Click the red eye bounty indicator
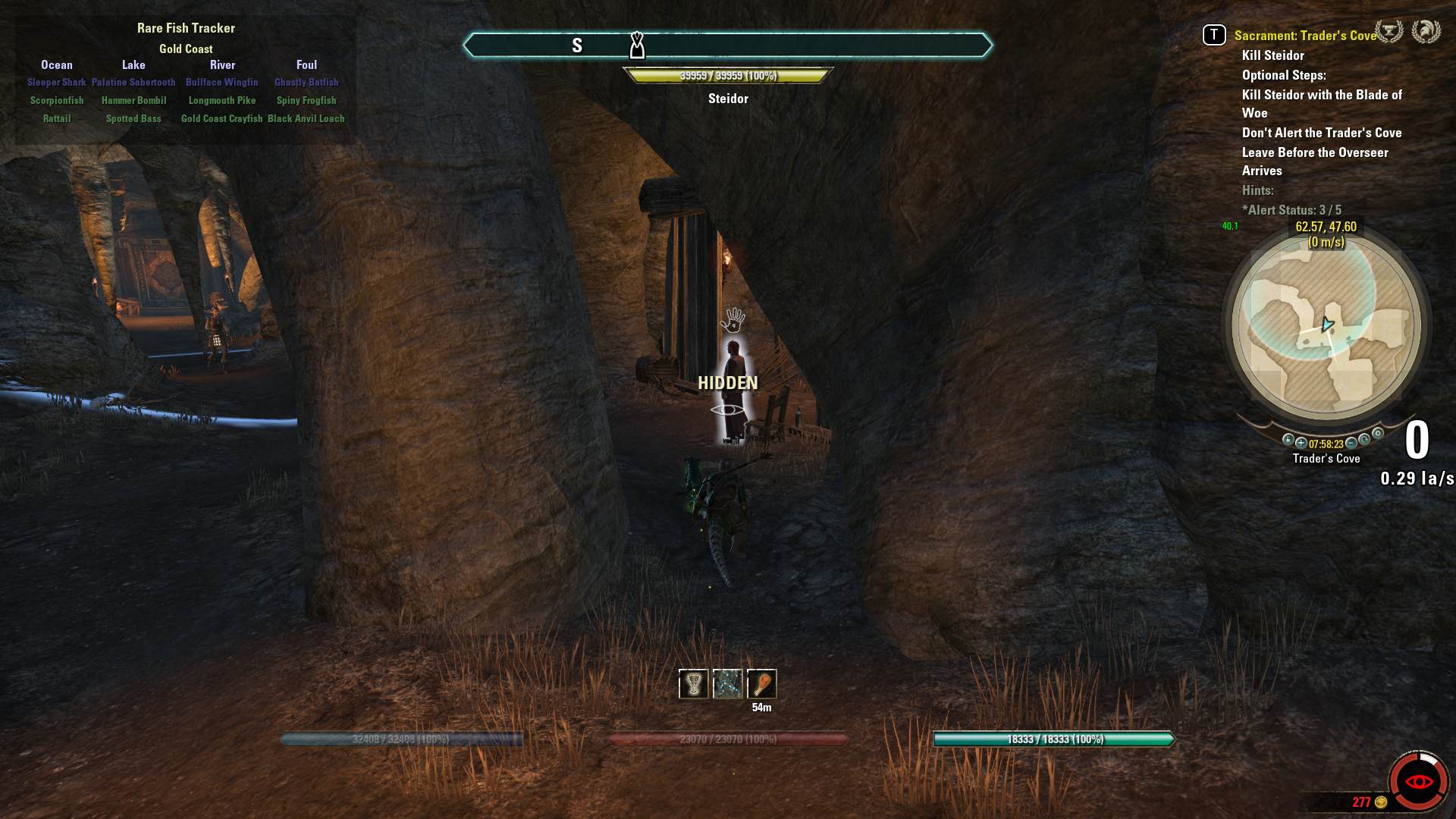Image resolution: width=1456 pixels, height=819 pixels. coord(1418,782)
